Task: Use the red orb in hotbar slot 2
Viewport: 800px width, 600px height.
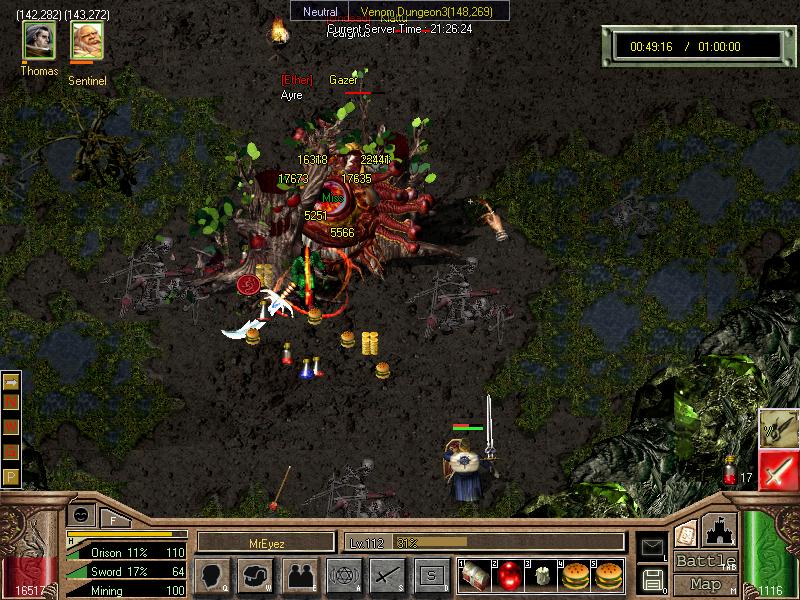Action: tap(509, 575)
